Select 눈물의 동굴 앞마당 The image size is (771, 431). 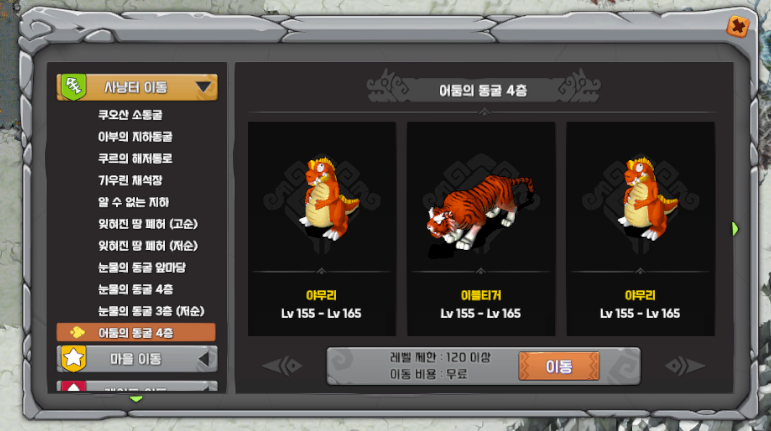[141, 267]
